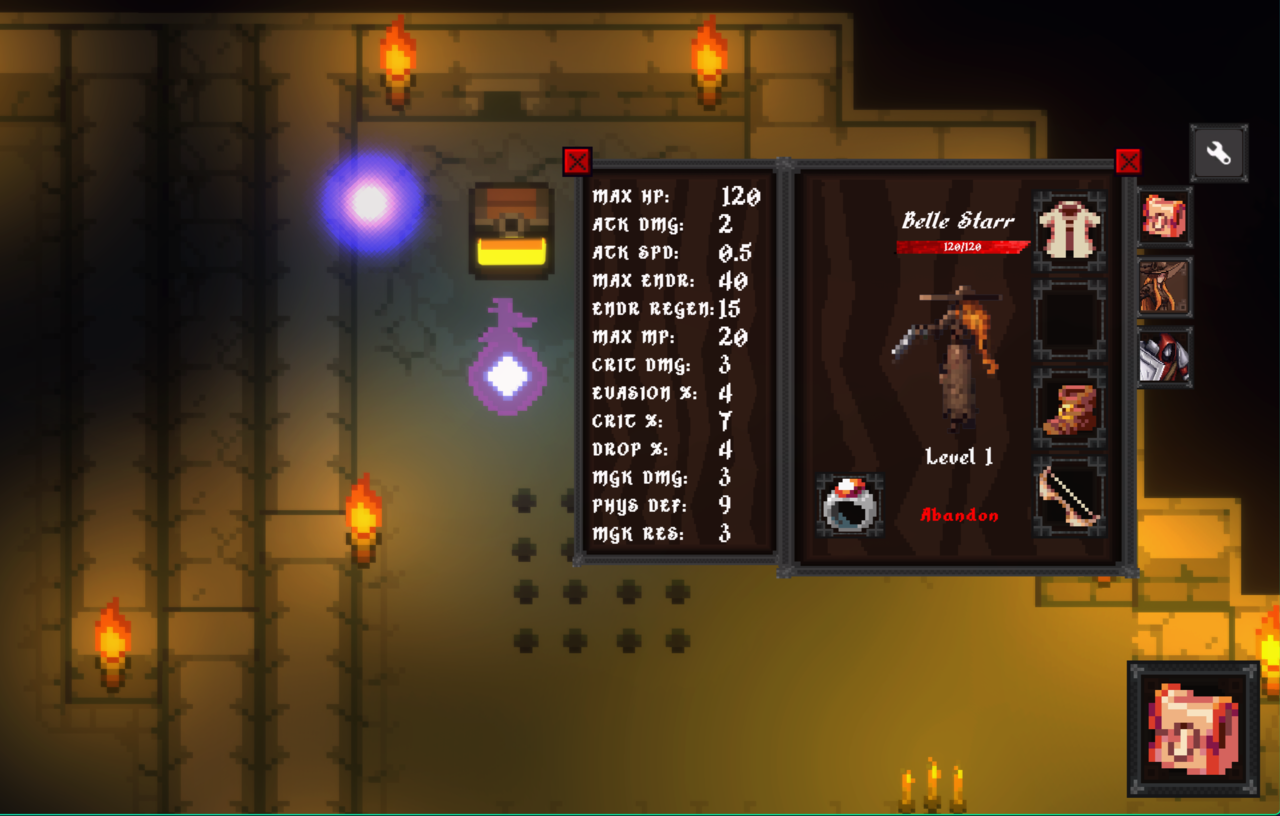
Task: Switch to the pink-haired character tab
Action: tap(1165, 217)
